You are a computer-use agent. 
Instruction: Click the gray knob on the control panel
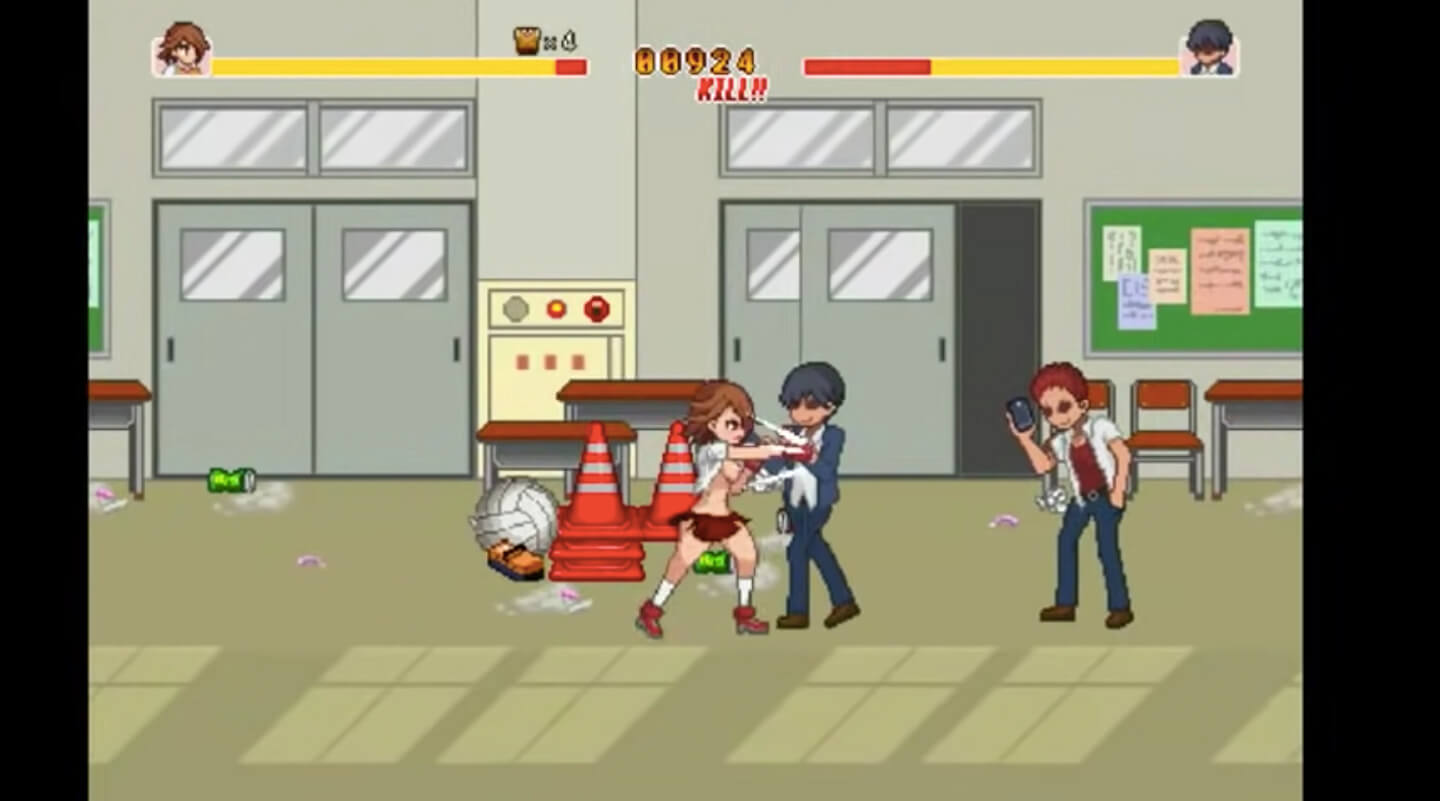coord(517,309)
